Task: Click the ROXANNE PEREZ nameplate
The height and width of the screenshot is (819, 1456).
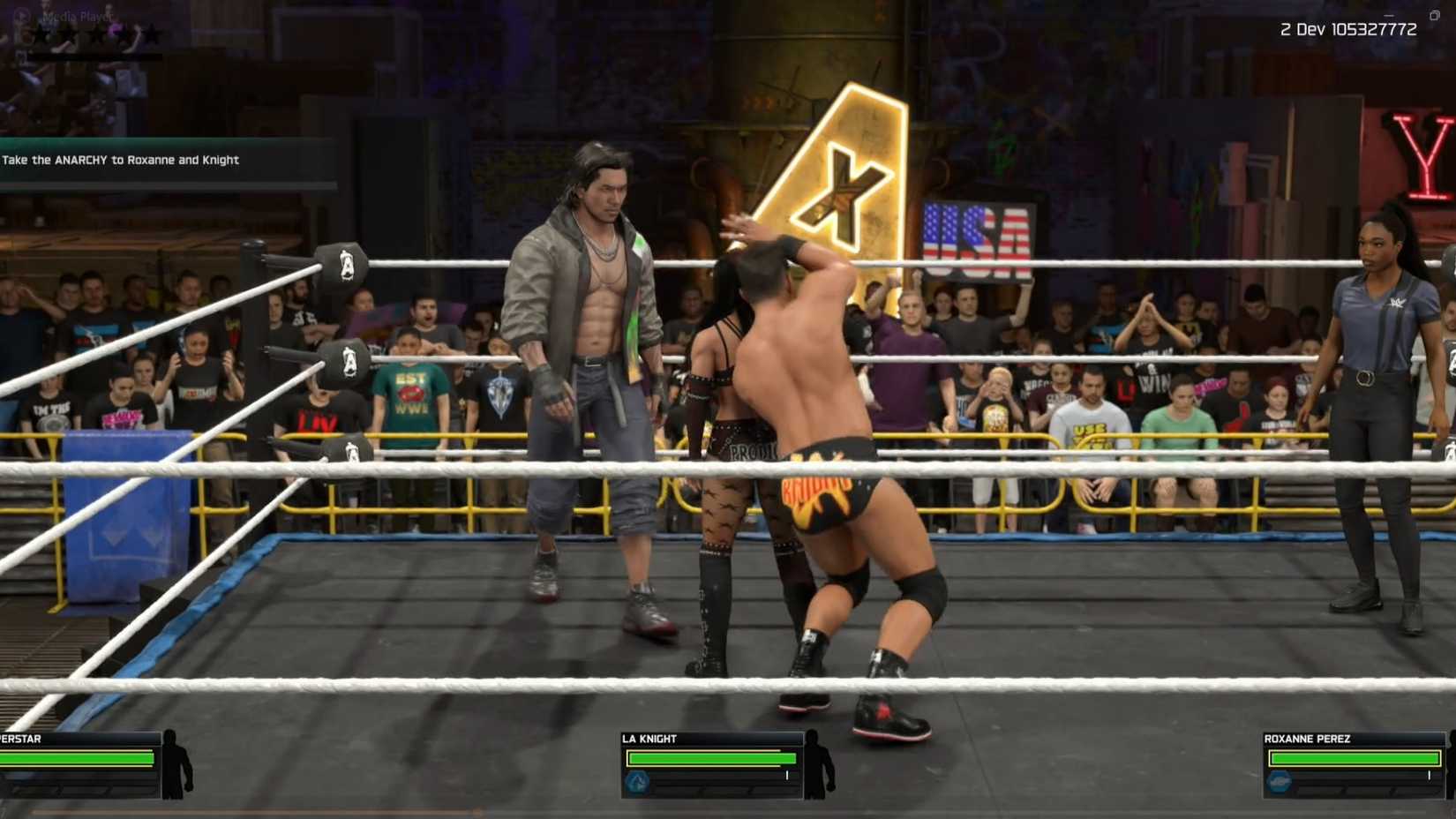Action: (x=1306, y=739)
